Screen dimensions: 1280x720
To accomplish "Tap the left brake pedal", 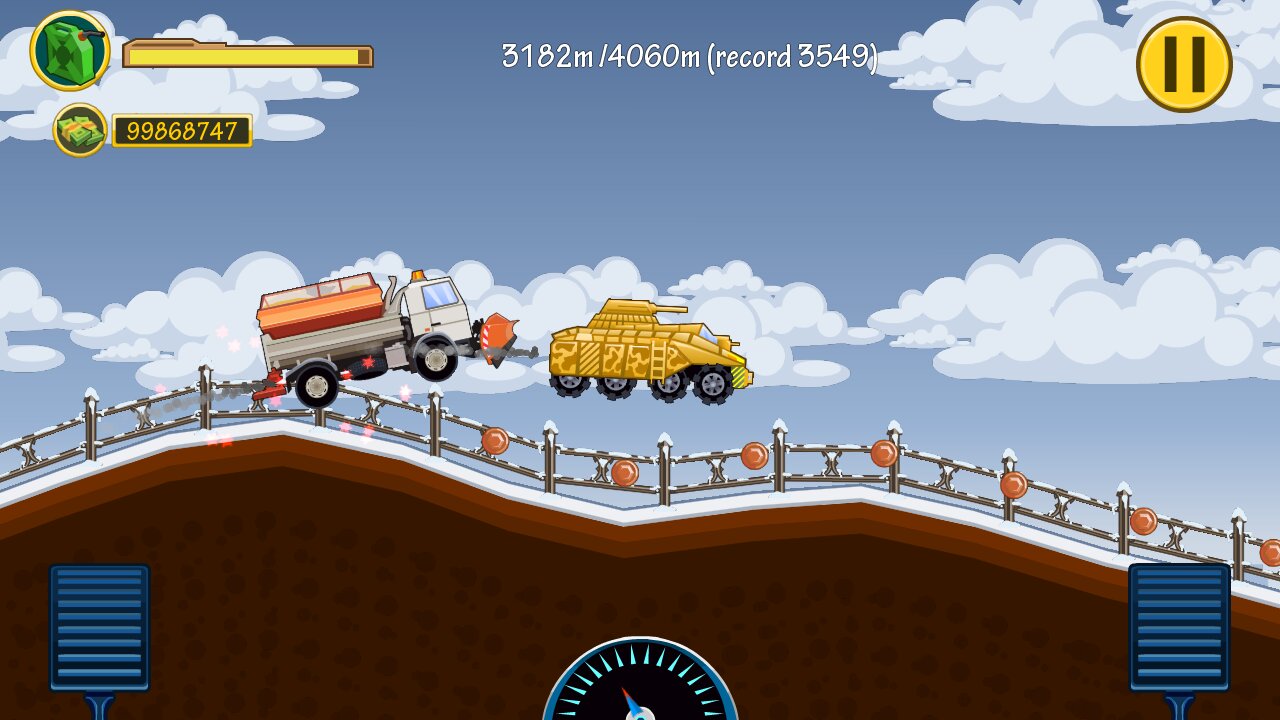I will [x=99, y=627].
